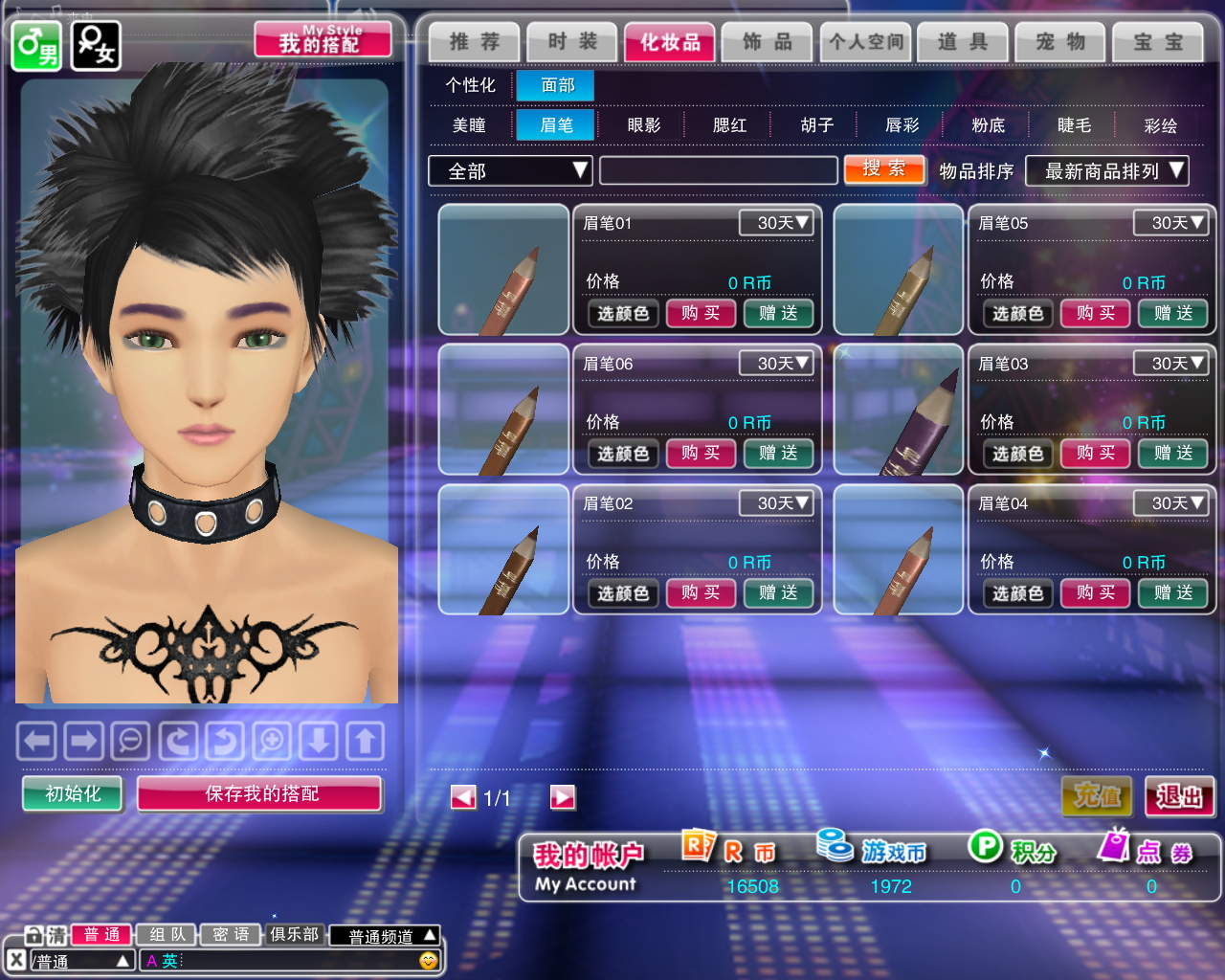Choose the 眼影 eyeshadow category
The image size is (1225, 980).
click(643, 125)
